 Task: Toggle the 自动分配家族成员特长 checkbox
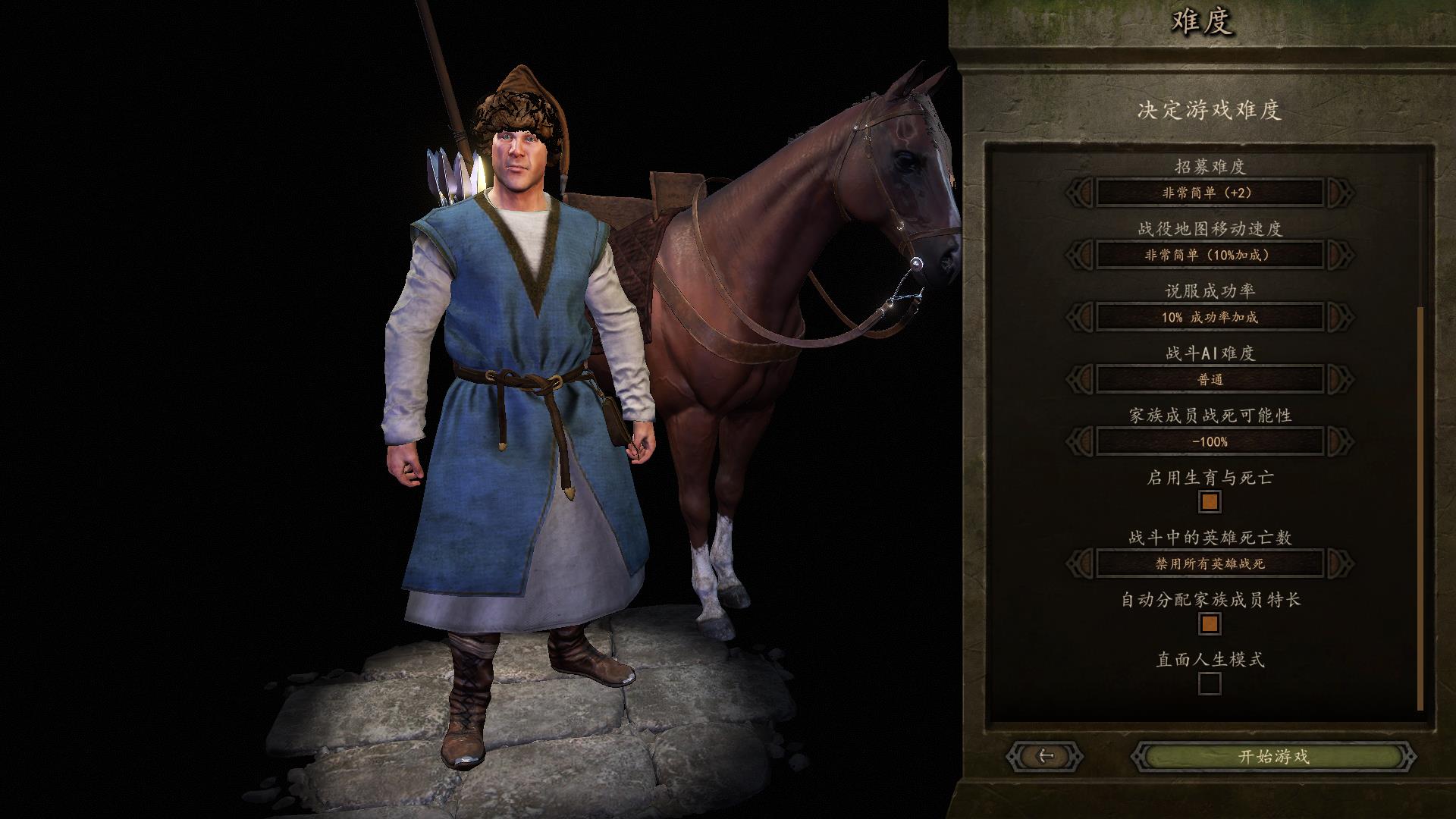(x=1210, y=624)
